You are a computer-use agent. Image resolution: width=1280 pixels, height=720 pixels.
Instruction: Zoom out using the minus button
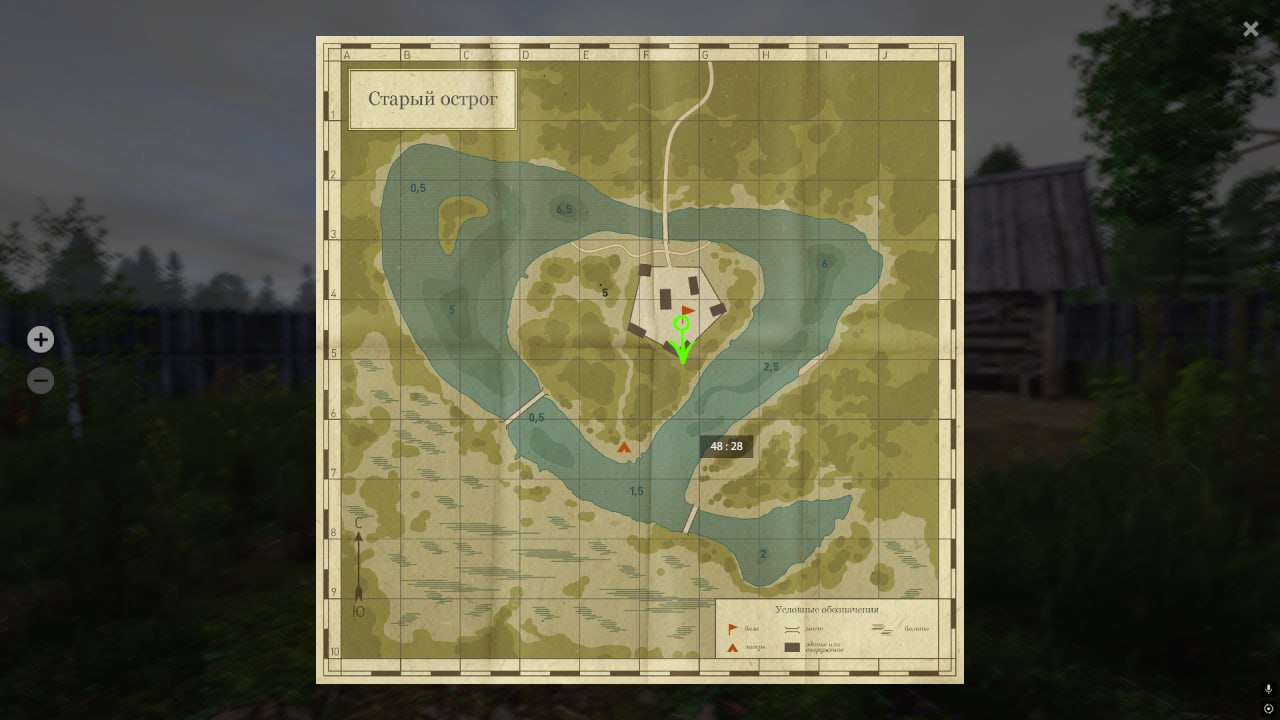pyautogui.click(x=40, y=380)
